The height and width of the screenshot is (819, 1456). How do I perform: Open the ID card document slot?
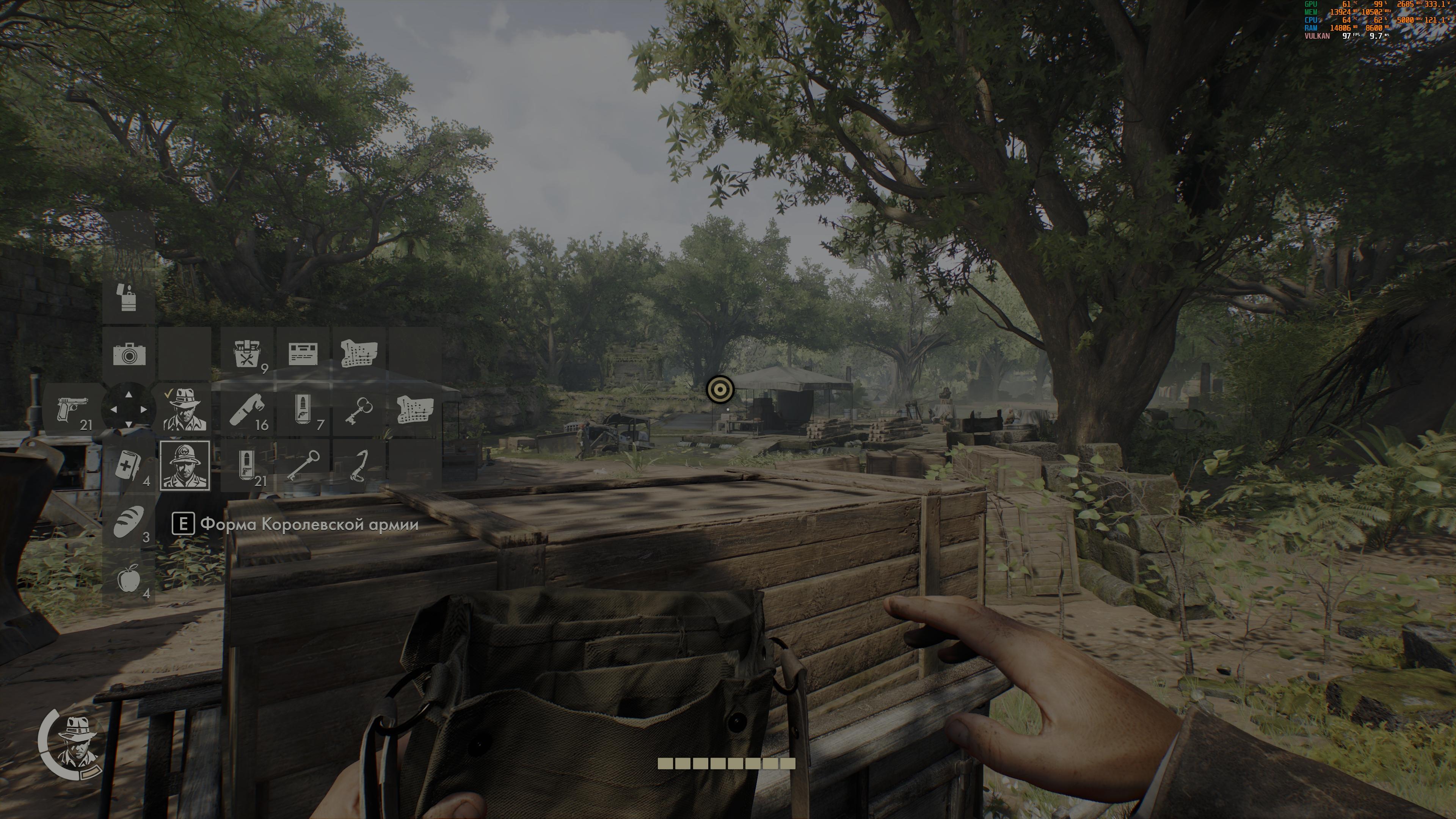coord(303,353)
